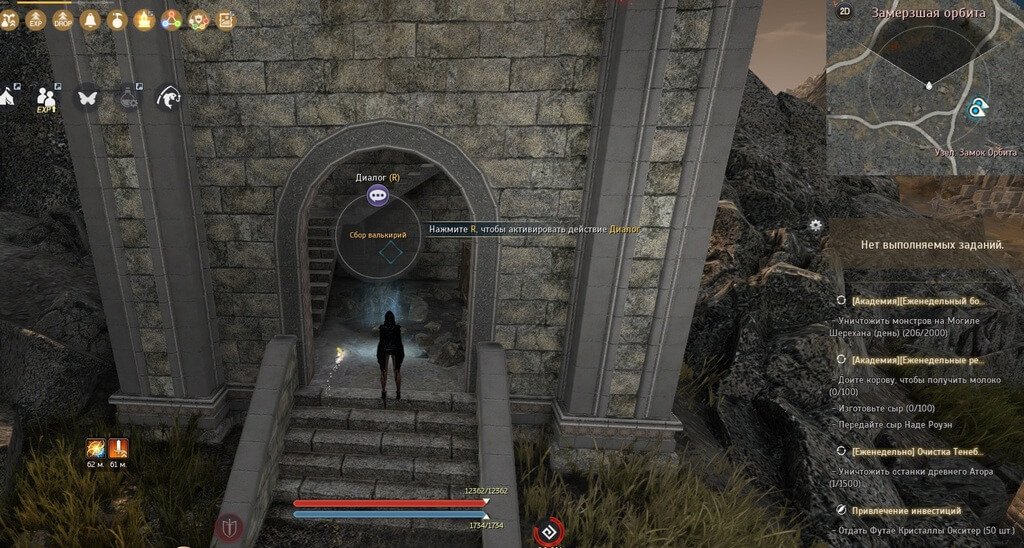Toggle the minimap 2D view button

845,12
